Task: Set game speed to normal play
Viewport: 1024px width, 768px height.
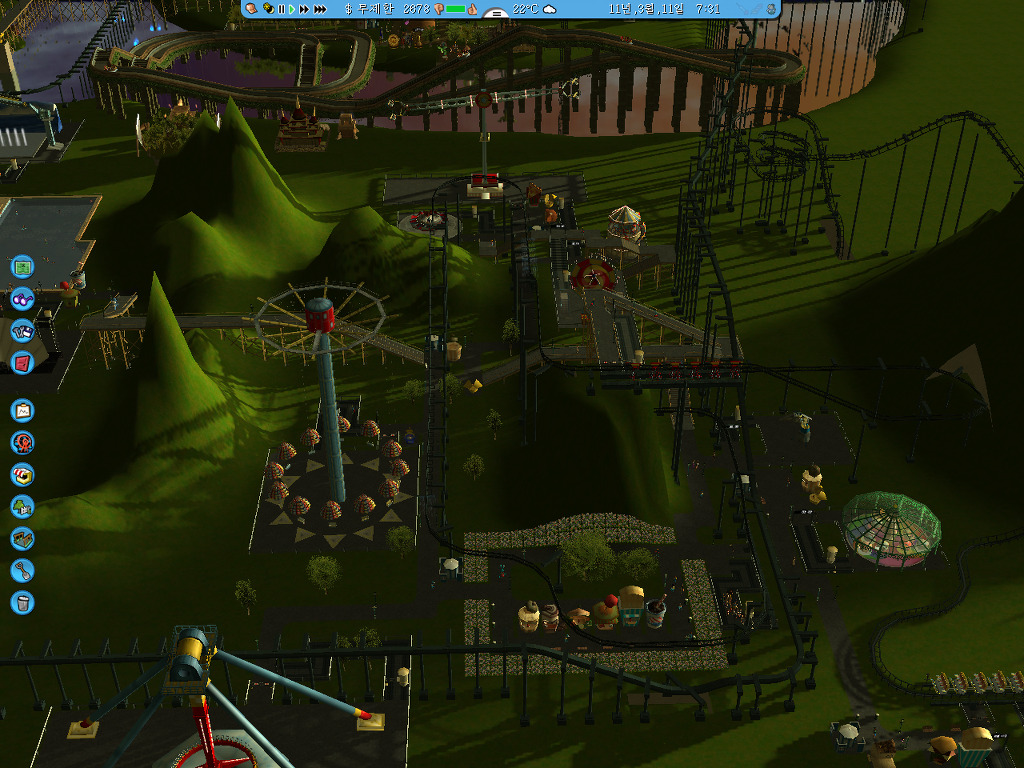Action: [x=292, y=9]
